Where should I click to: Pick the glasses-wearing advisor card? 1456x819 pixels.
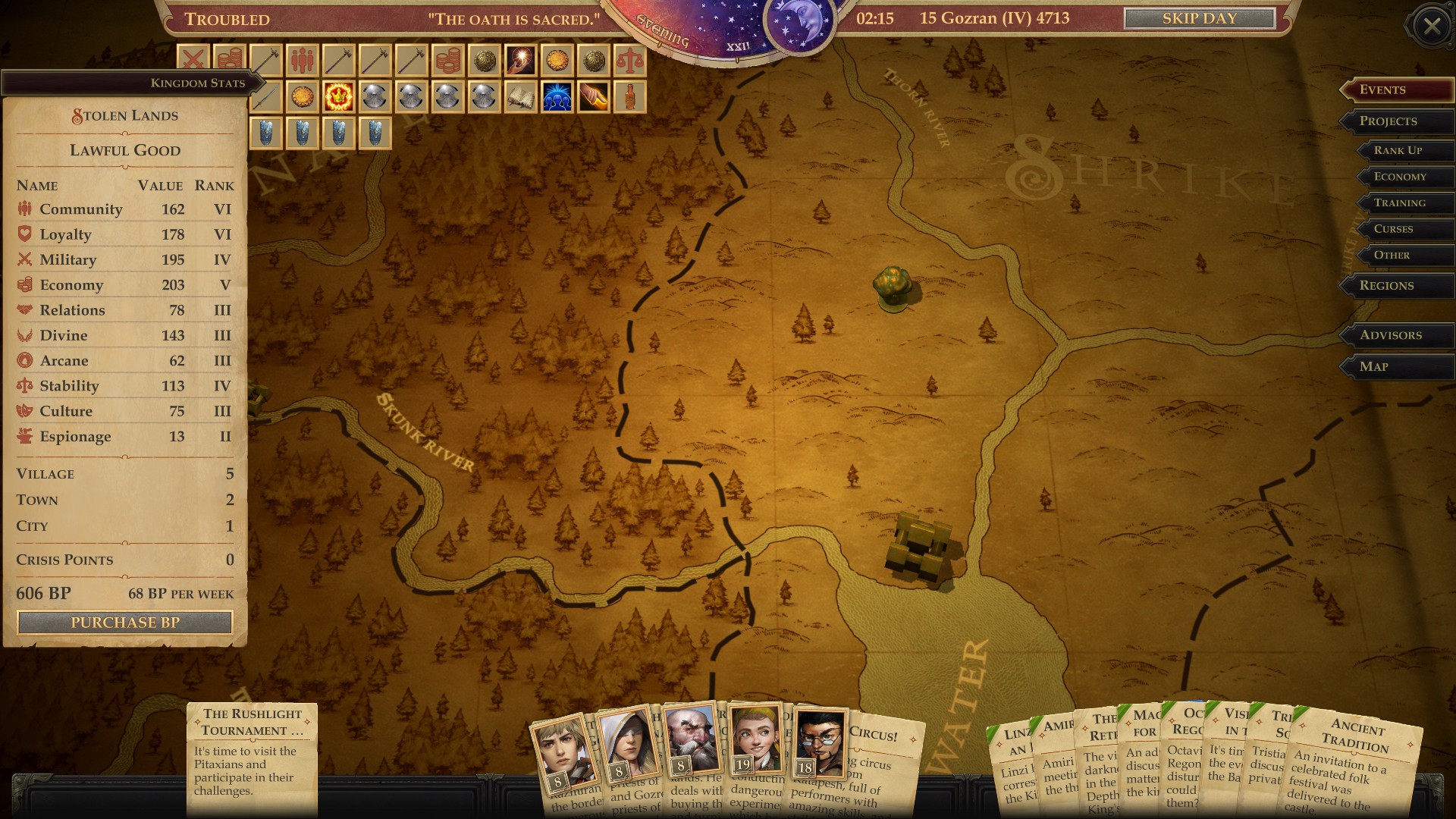[x=819, y=743]
